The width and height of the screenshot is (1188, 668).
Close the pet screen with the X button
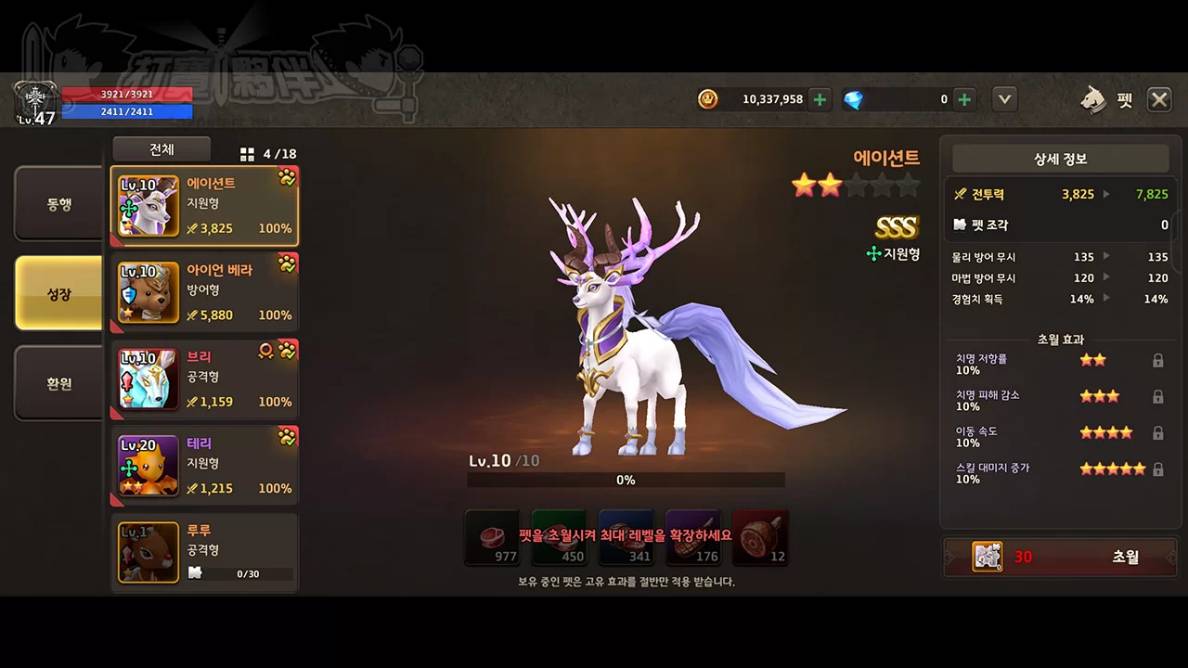coord(1159,99)
